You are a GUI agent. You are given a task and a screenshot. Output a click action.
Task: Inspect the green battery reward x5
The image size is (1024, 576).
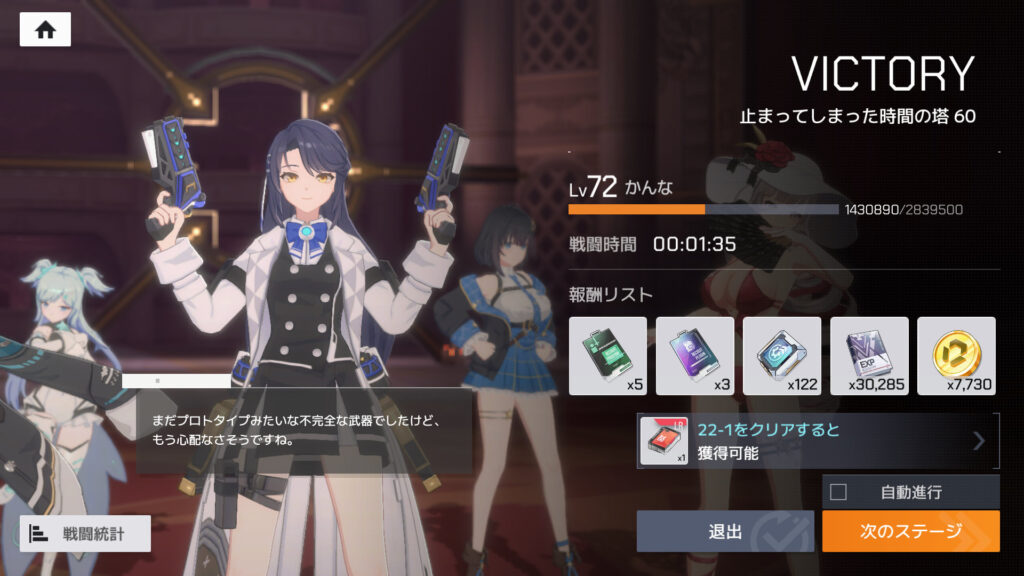point(607,355)
